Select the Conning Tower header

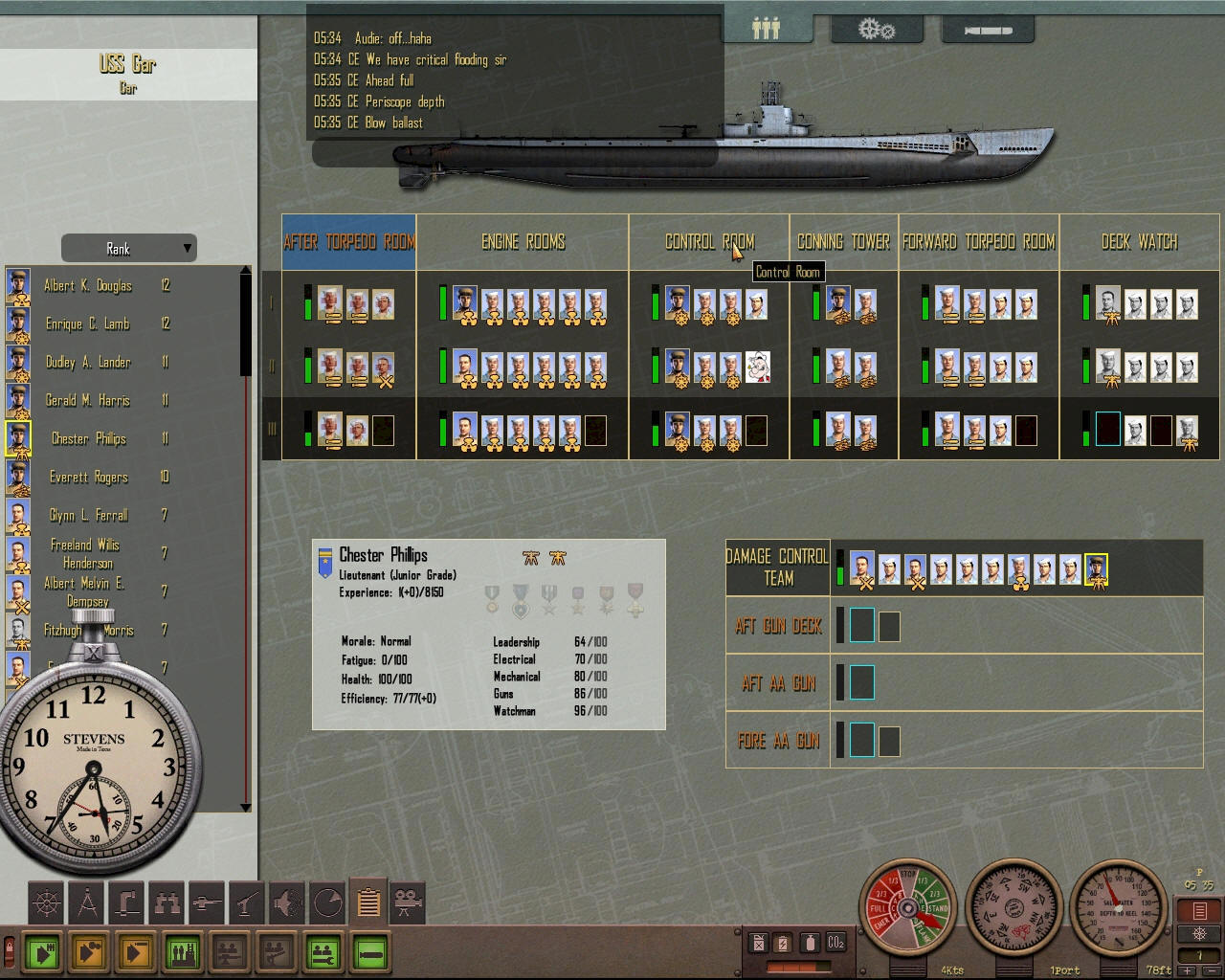pos(843,242)
